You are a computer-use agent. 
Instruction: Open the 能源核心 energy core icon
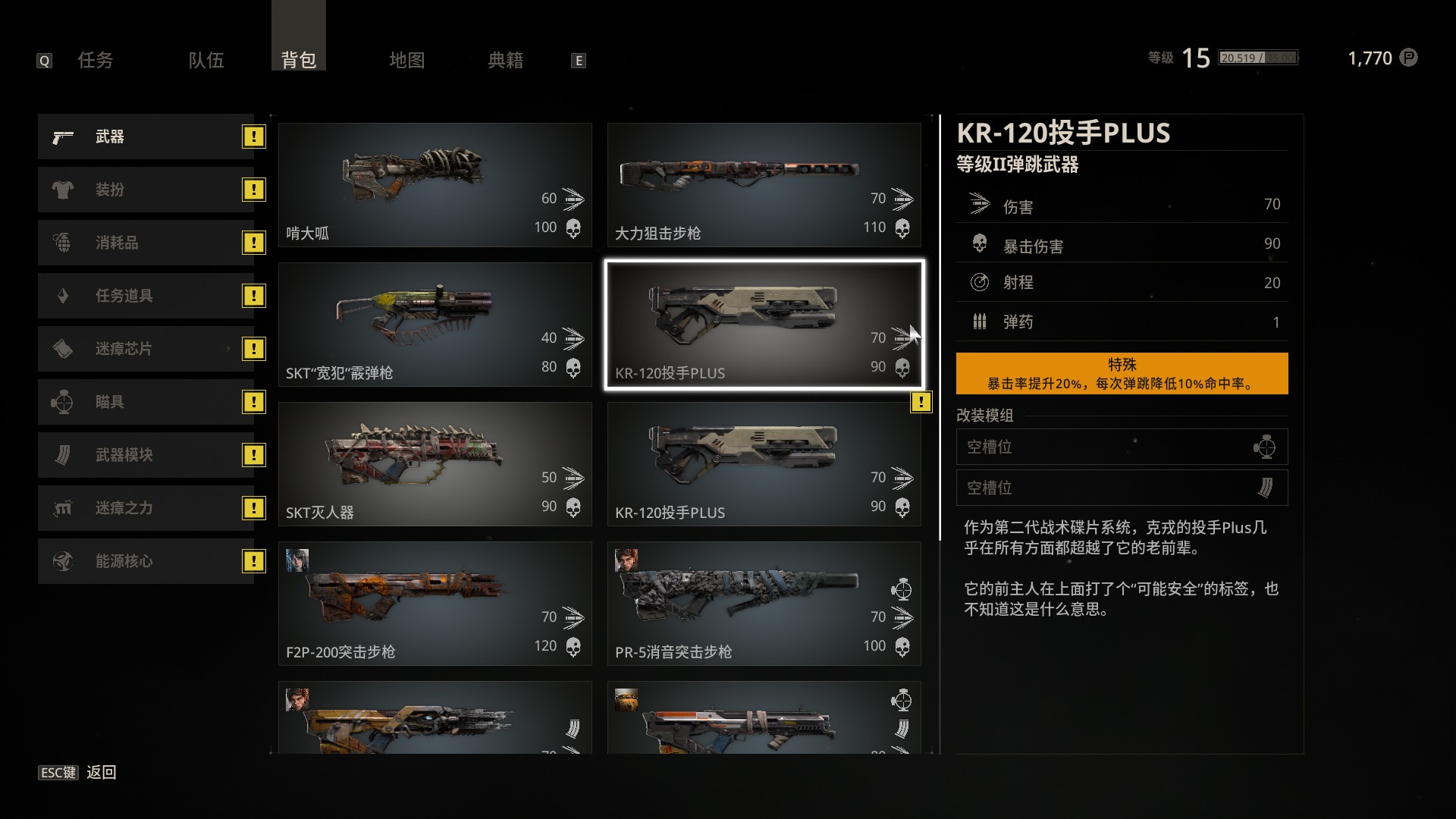point(62,561)
